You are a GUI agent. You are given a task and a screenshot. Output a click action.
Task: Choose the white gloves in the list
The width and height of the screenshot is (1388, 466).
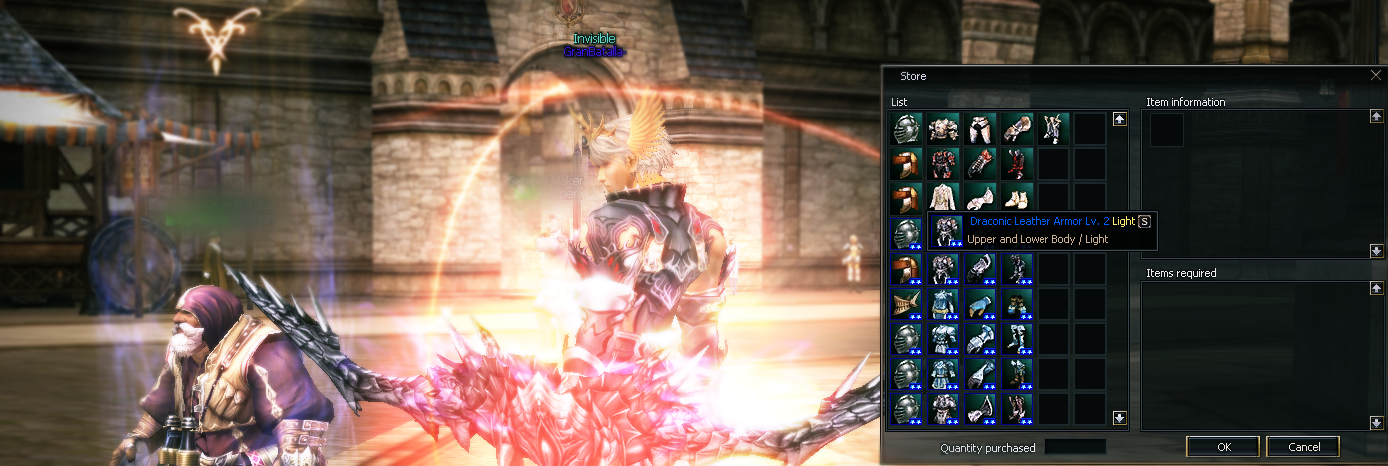click(x=979, y=198)
